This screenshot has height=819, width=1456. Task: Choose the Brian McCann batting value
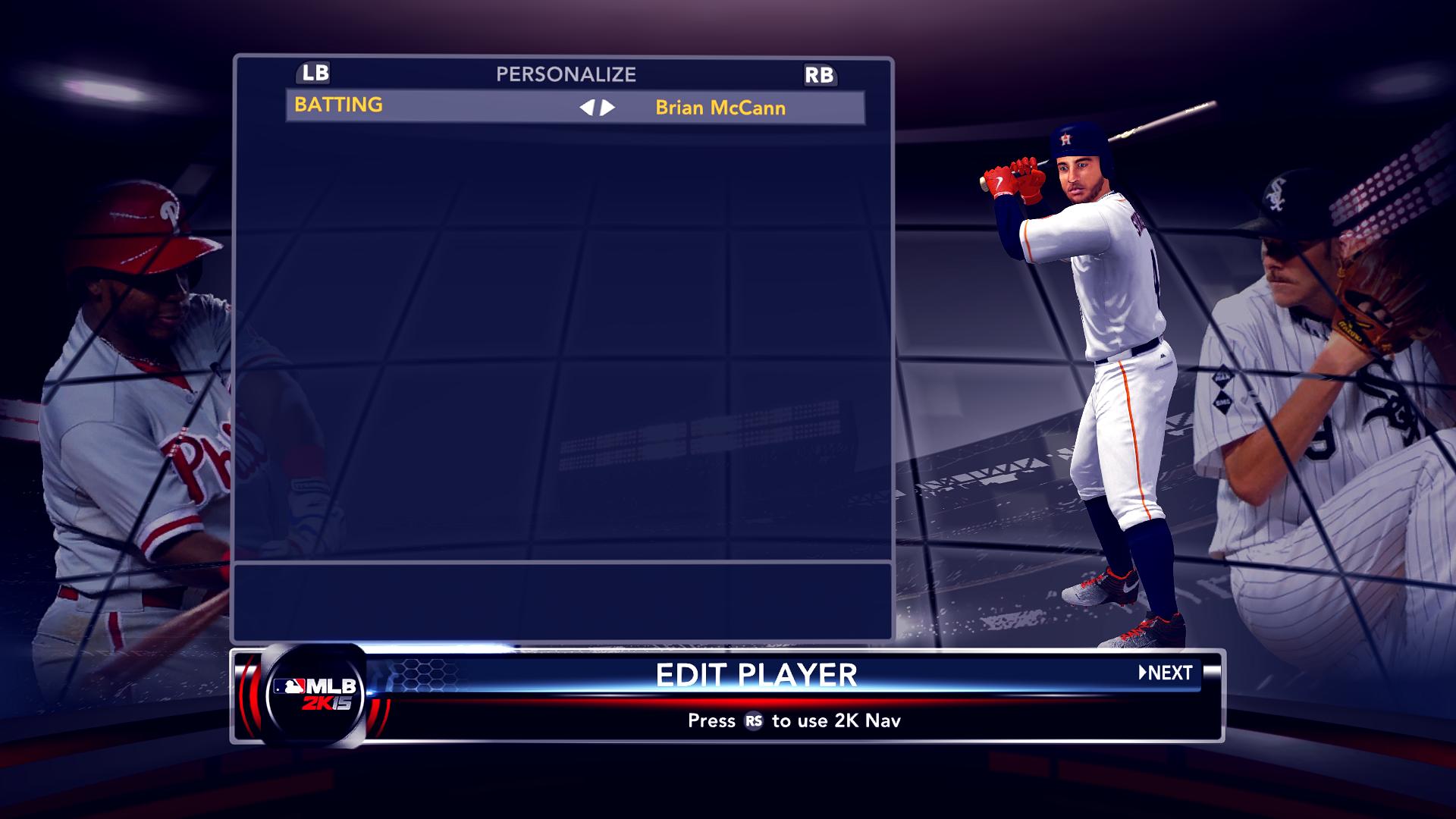720,108
